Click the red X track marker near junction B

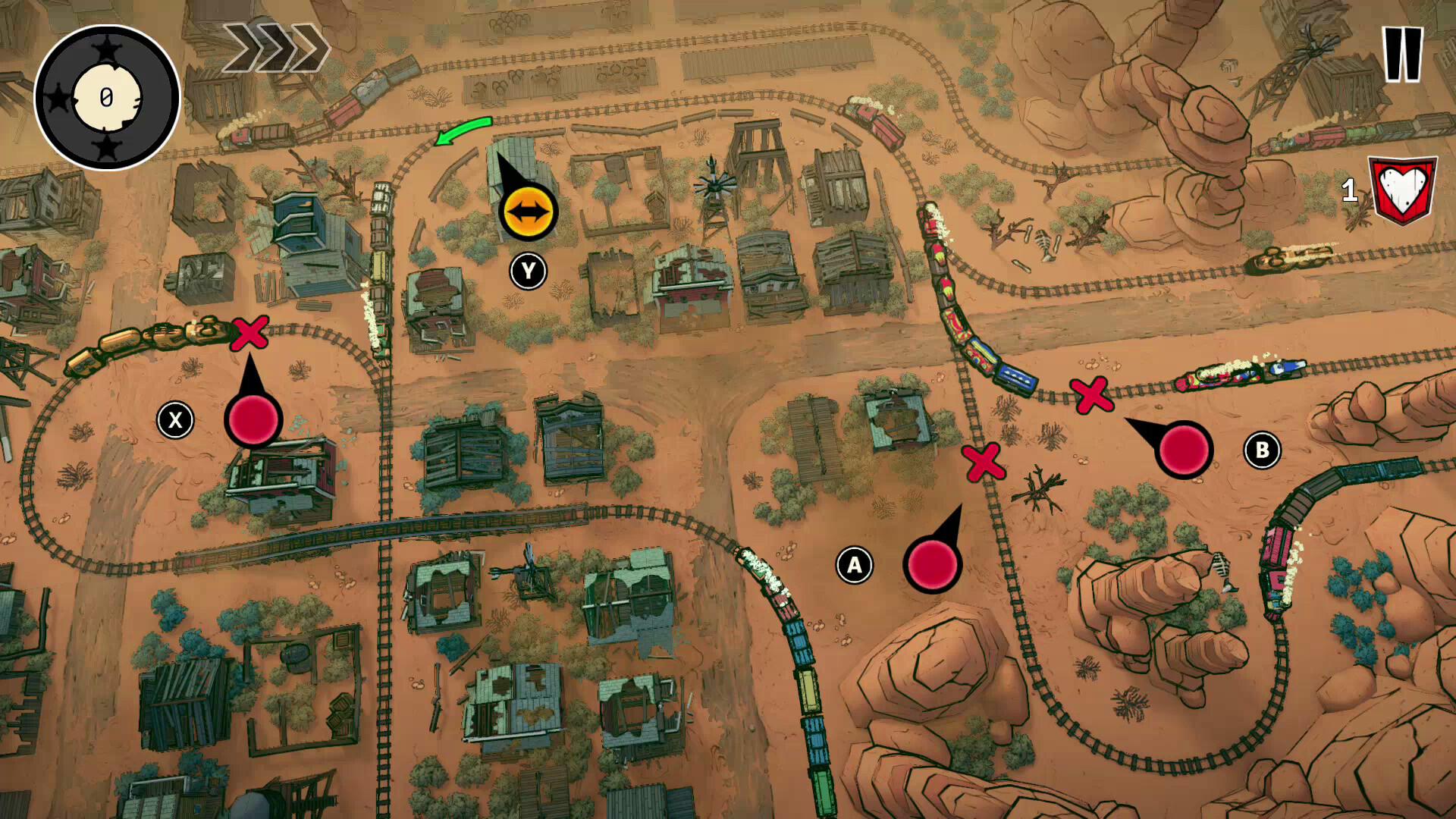1092,396
